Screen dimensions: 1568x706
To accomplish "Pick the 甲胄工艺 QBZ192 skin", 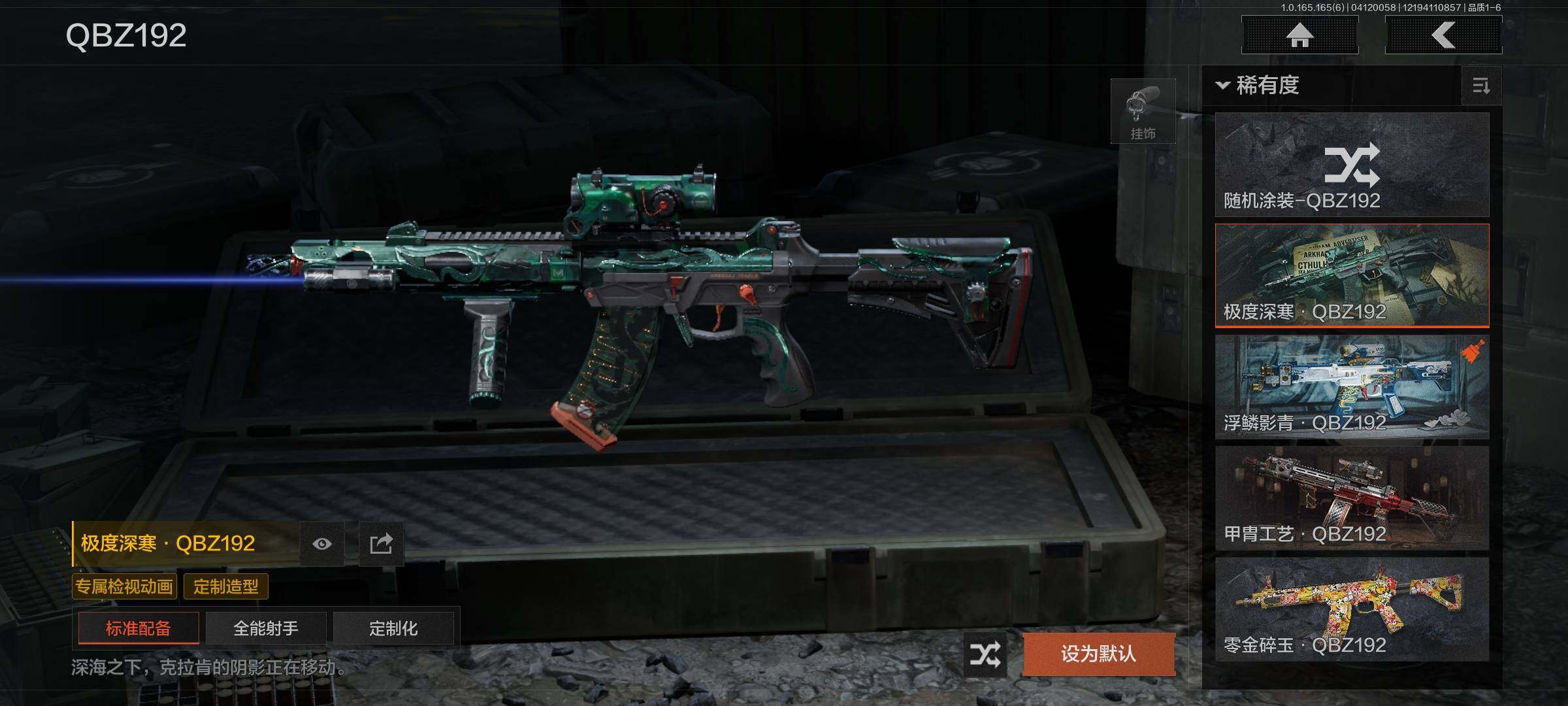I will pos(1352,498).
